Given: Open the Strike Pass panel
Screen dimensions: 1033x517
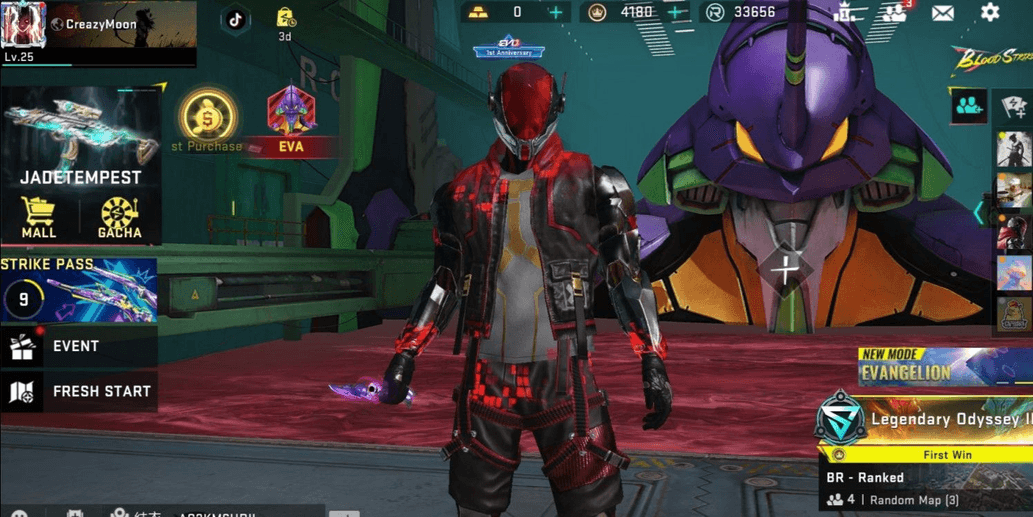Looking at the screenshot, I should coord(78,290).
